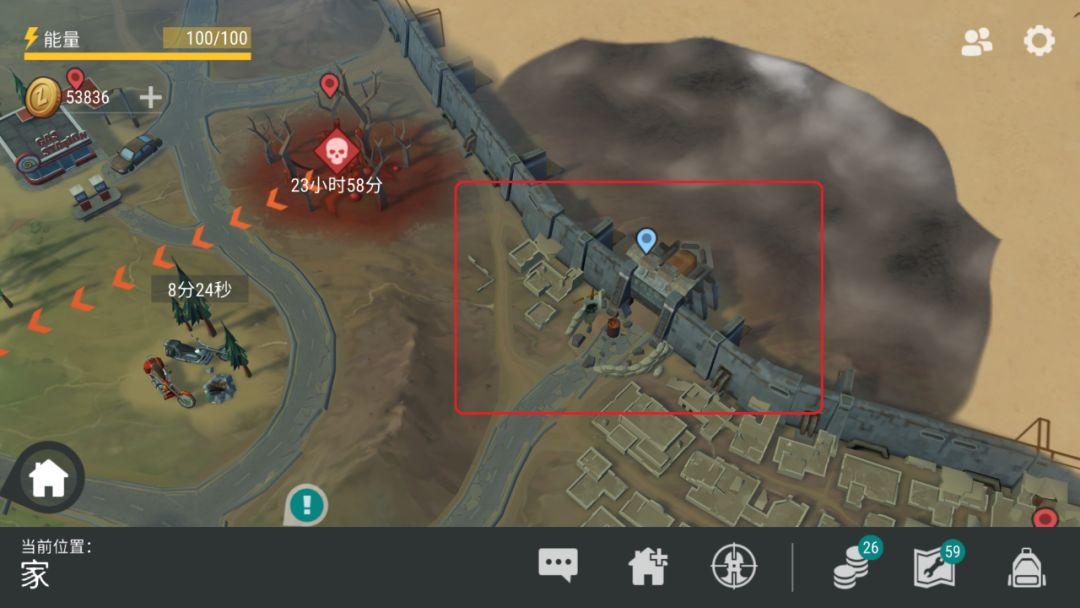Select the red pin above the dead trees

point(329,85)
